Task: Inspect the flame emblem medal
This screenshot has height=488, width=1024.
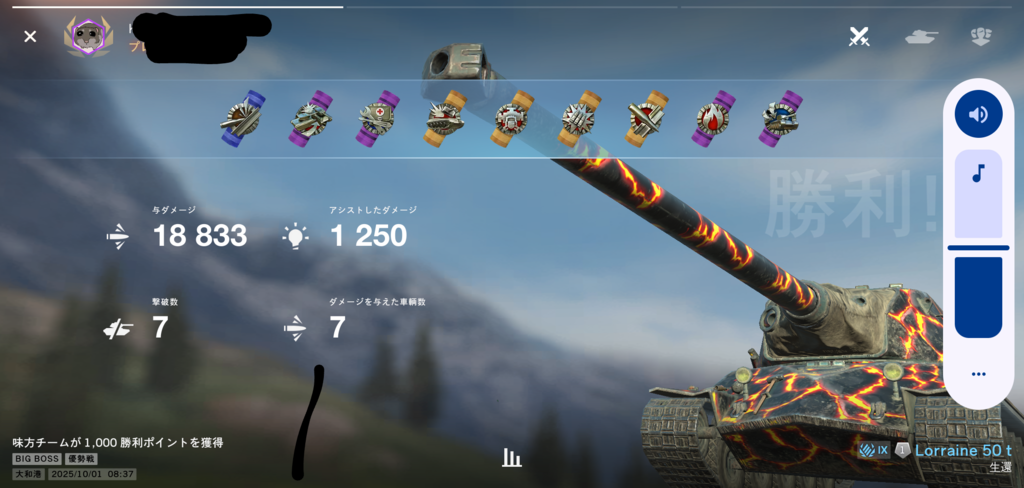Action: (x=712, y=118)
